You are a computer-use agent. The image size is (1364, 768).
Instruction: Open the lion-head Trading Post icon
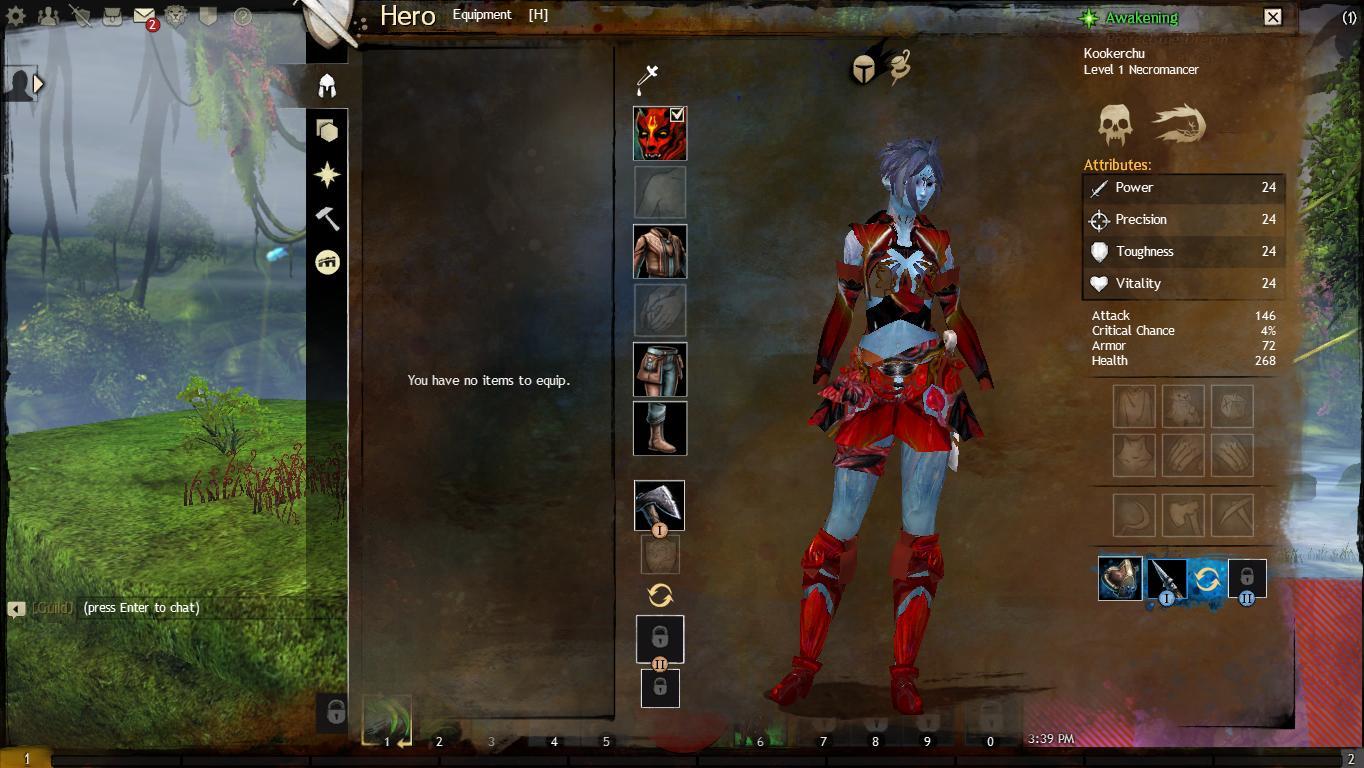click(x=176, y=17)
